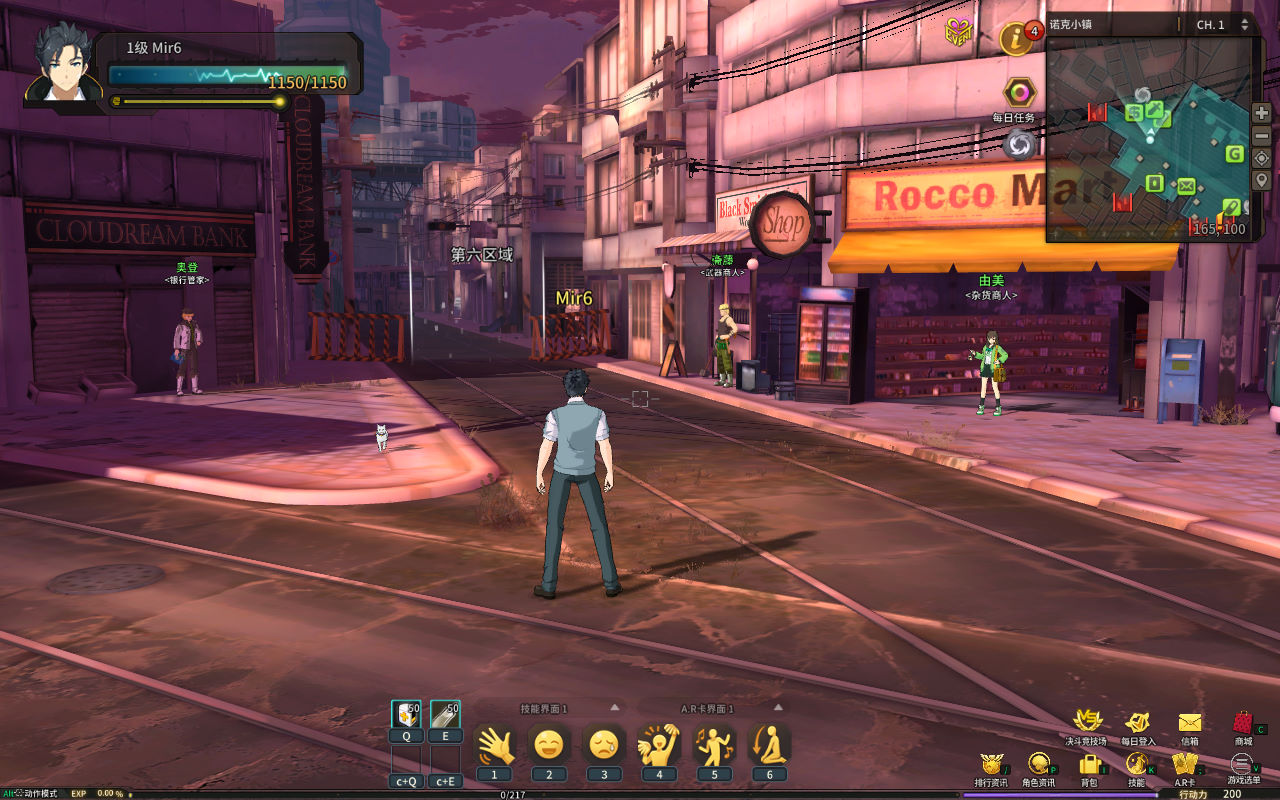Open the info notifications icon with badge 4
Image resolution: width=1280 pixels, height=800 pixels.
coord(1016,39)
